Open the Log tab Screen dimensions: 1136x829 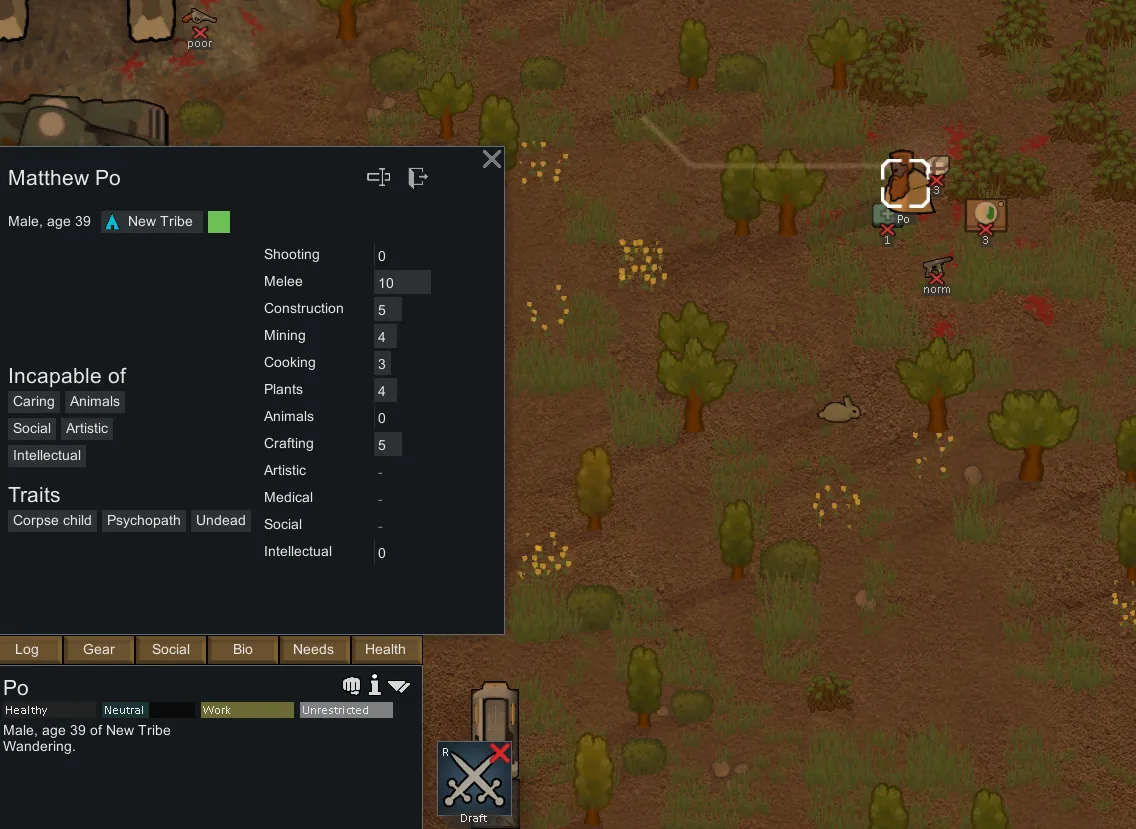pyautogui.click(x=27, y=649)
